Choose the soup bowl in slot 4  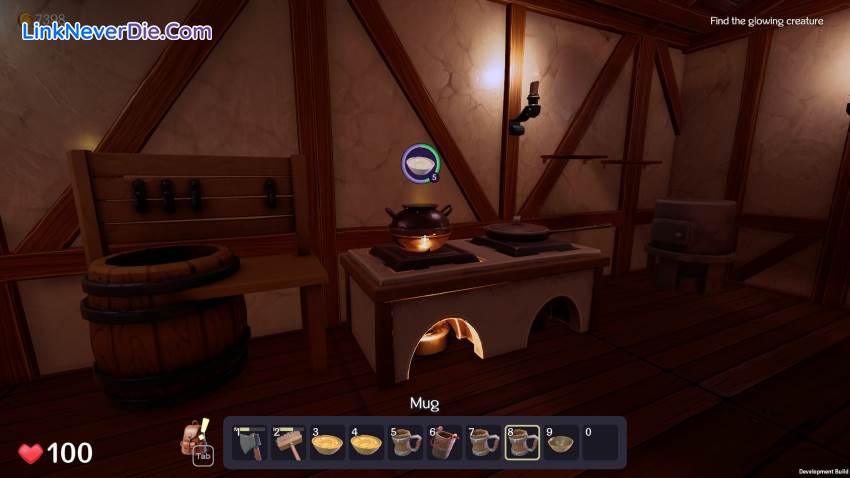(366, 443)
